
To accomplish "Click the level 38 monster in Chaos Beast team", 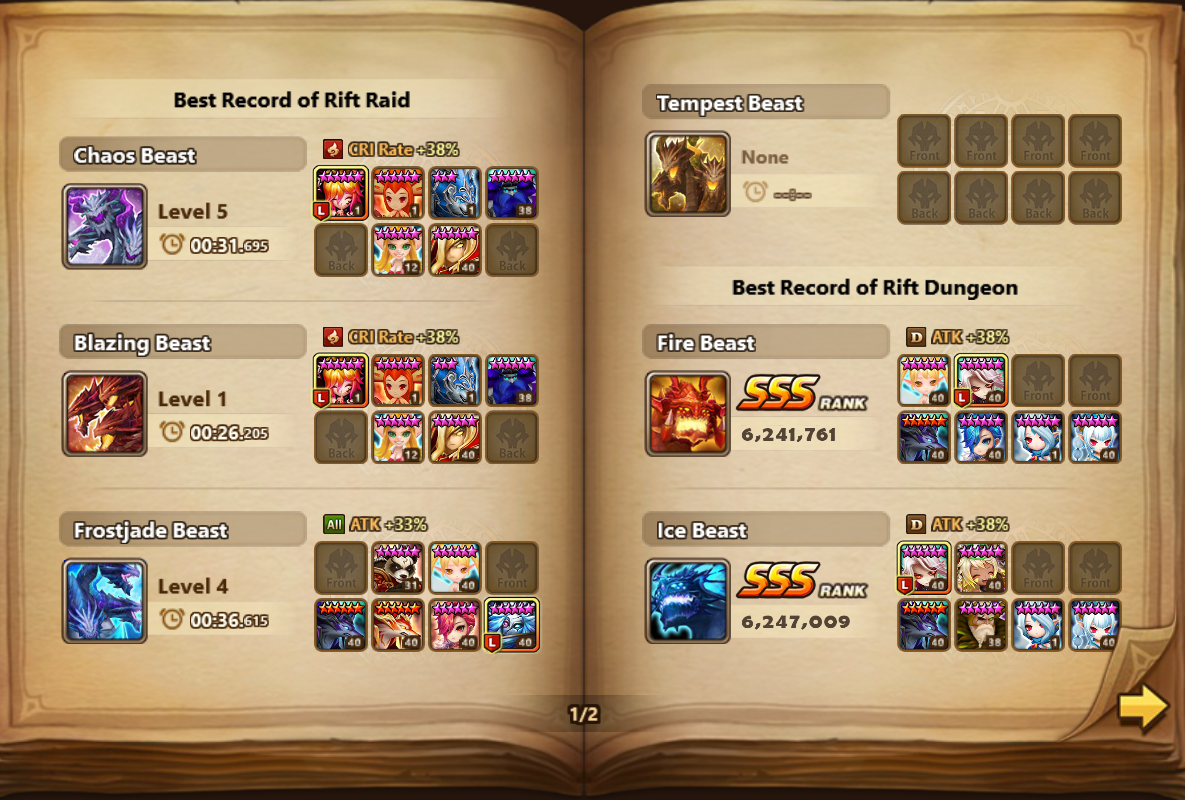I will tap(512, 193).
